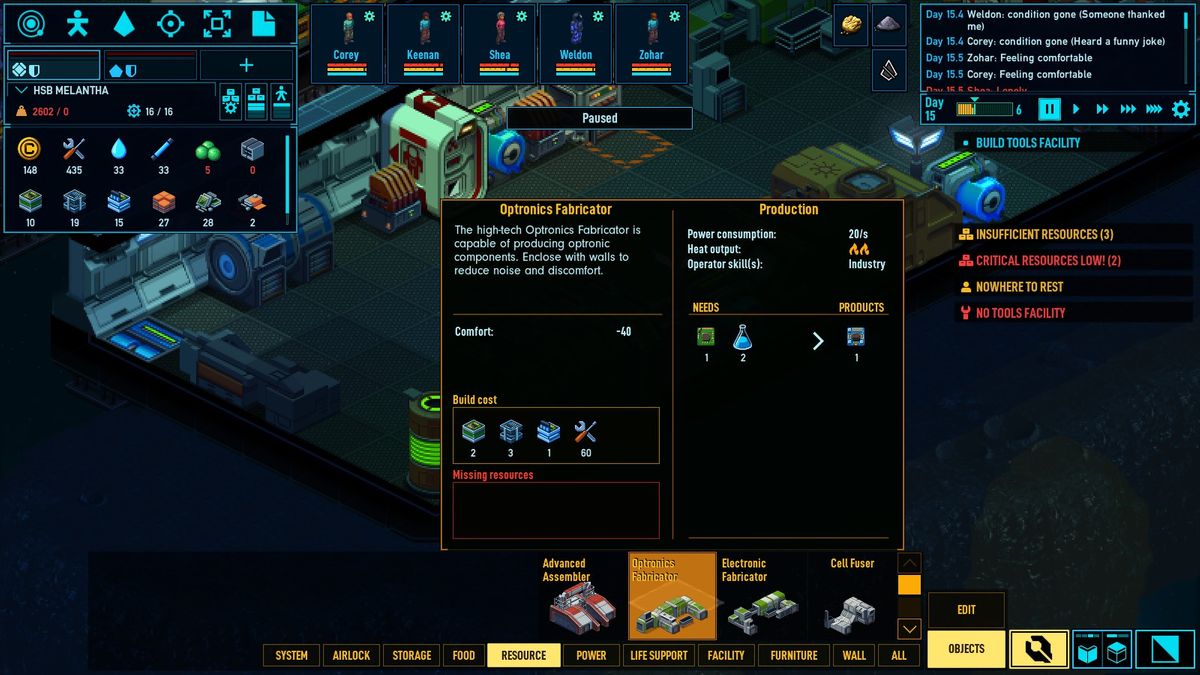Open the AIRLOCK build category
Screen dimensions: 1200x675
351,655
